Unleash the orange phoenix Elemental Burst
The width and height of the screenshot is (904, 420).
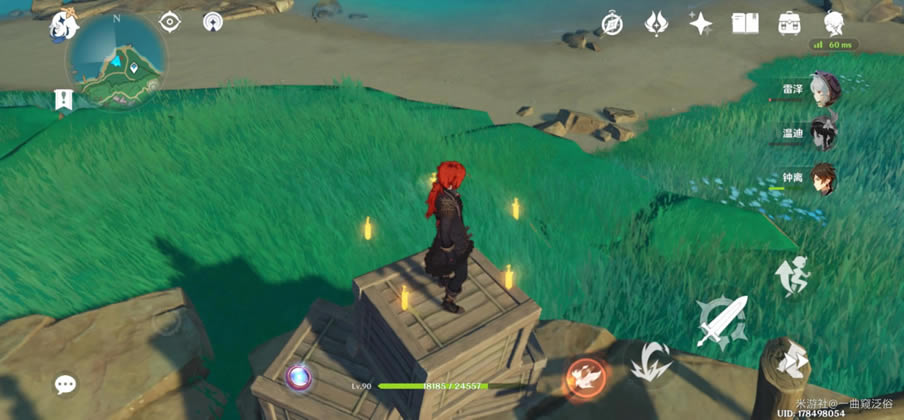[585, 377]
